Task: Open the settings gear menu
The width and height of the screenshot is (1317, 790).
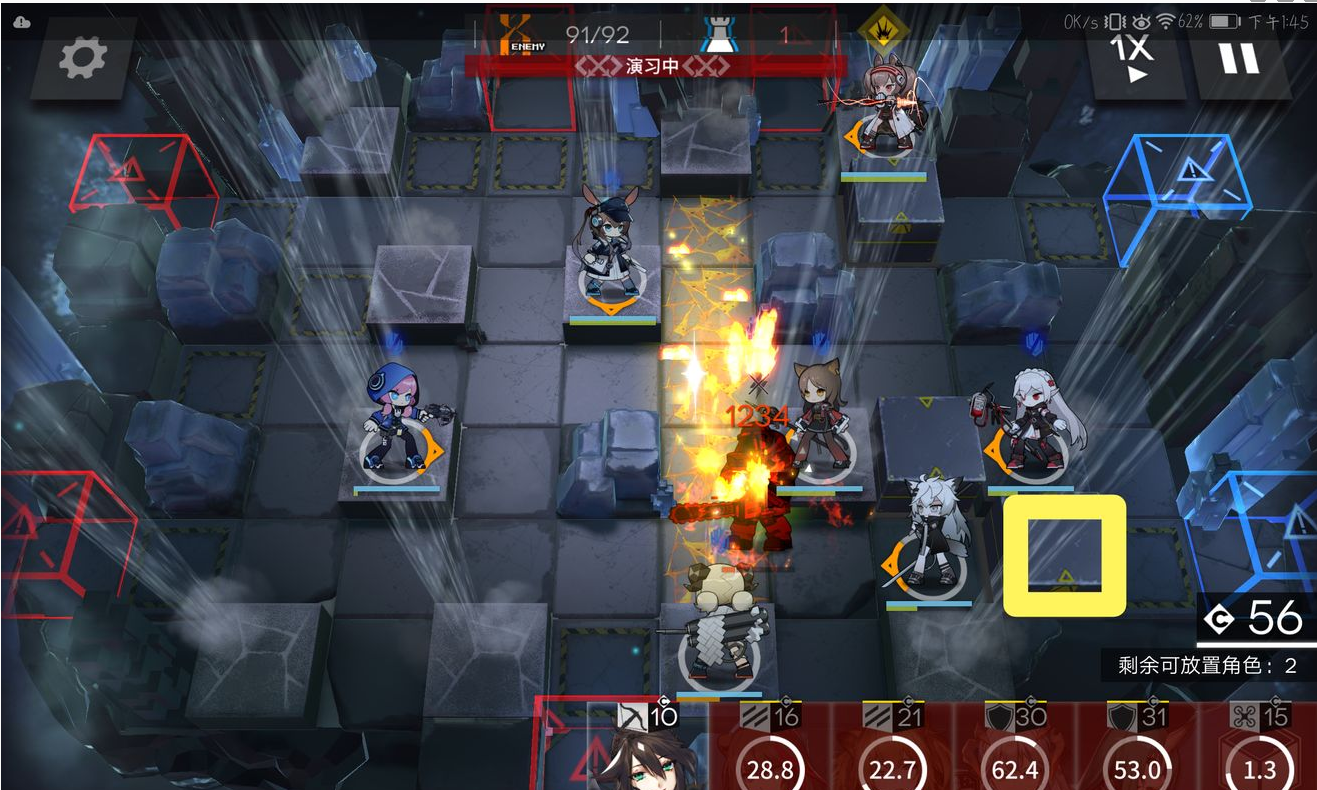Action: click(82, 59)
